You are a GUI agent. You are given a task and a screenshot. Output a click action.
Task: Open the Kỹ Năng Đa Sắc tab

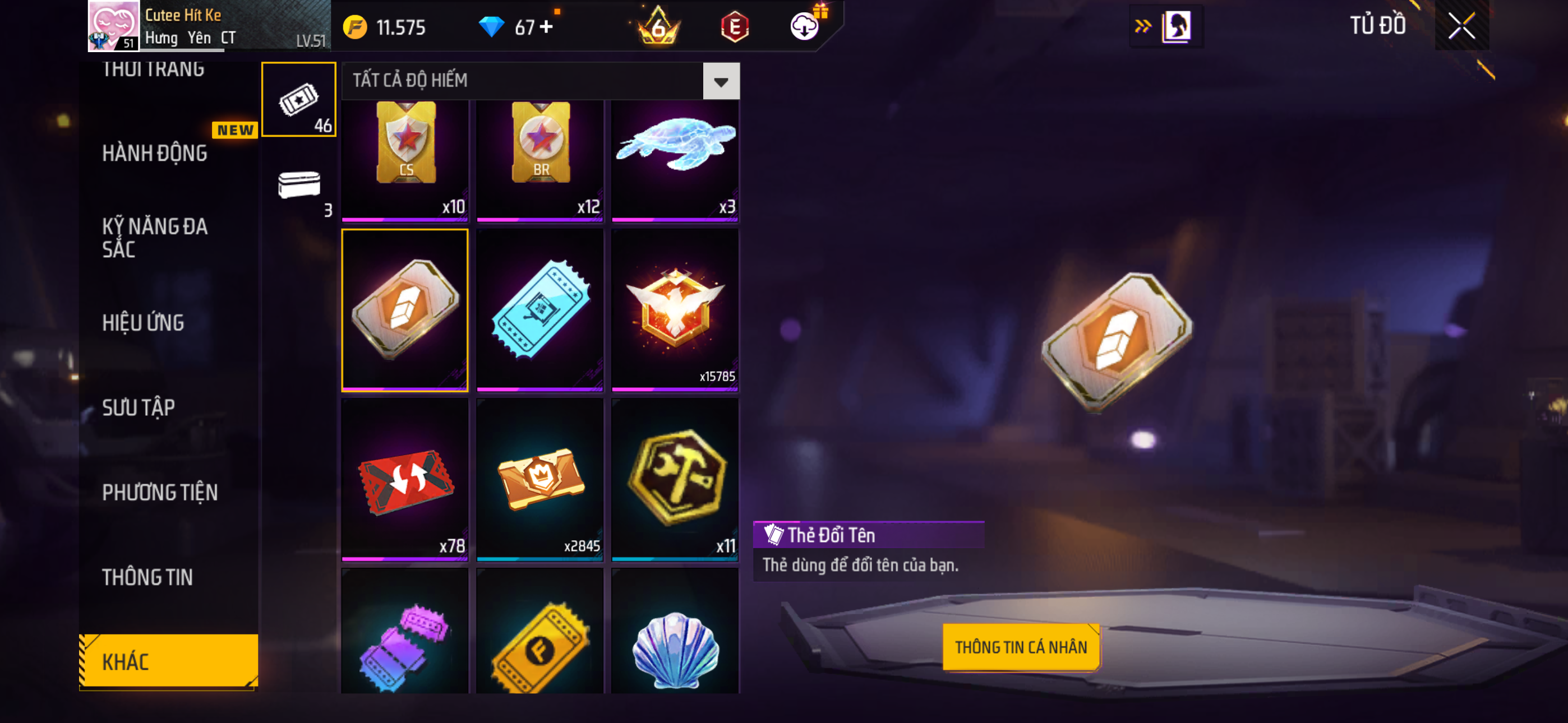[155, 237]
